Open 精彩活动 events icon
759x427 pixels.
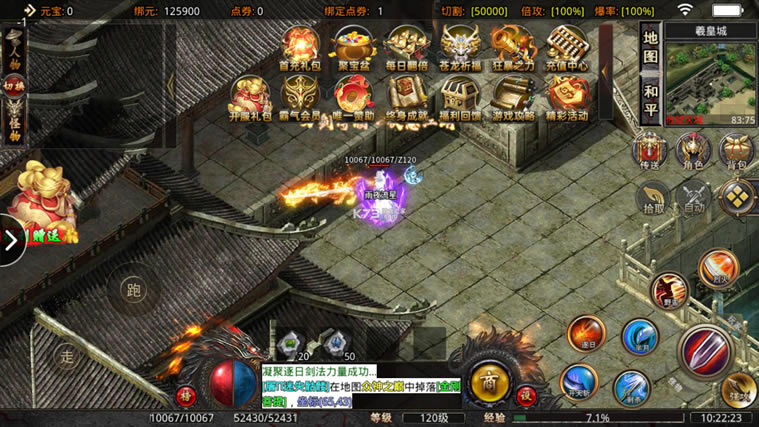(567, 98)
